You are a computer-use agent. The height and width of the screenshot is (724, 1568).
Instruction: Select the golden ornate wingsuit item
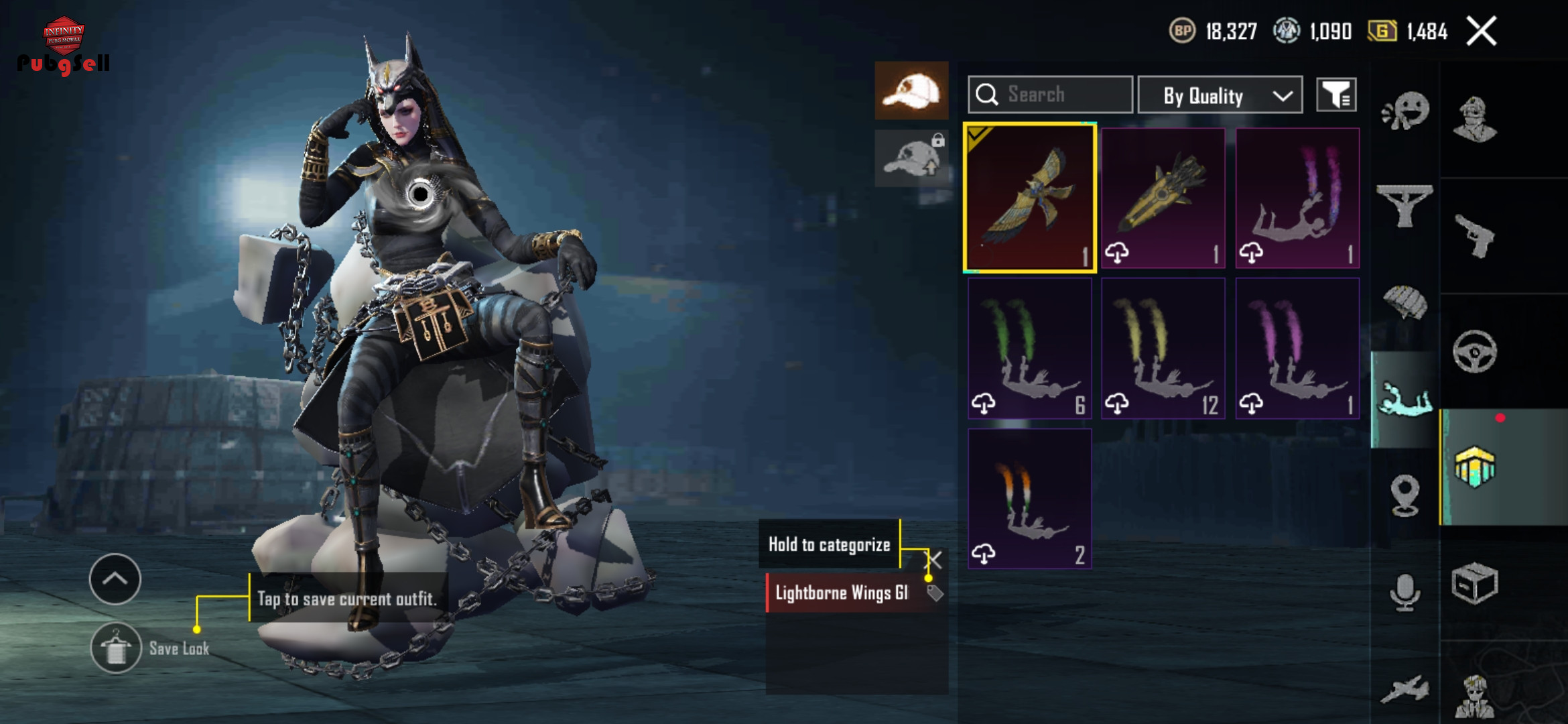(x=1163, y=198)
